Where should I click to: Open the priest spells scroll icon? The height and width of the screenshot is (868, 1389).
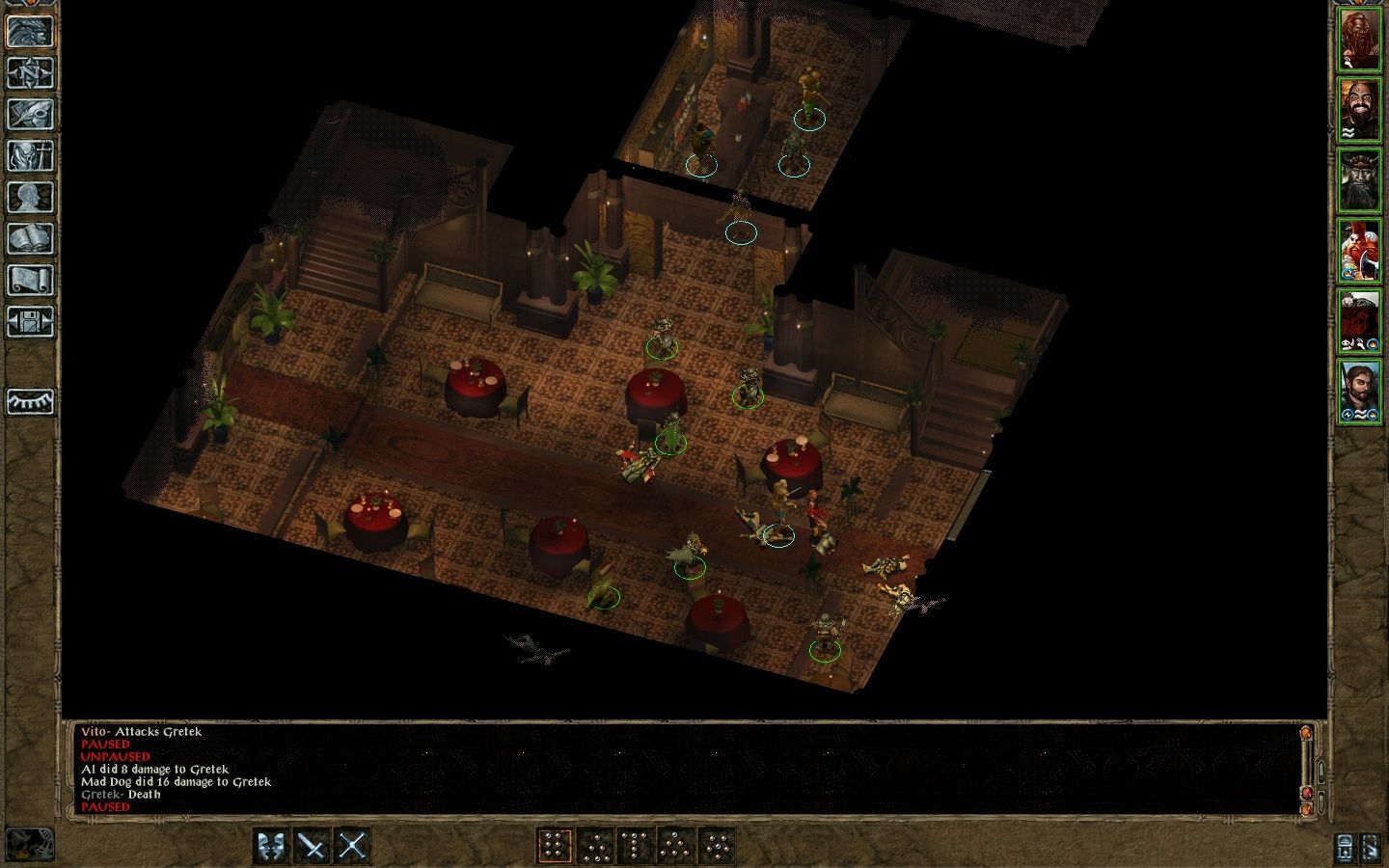(x=31, y=278)
